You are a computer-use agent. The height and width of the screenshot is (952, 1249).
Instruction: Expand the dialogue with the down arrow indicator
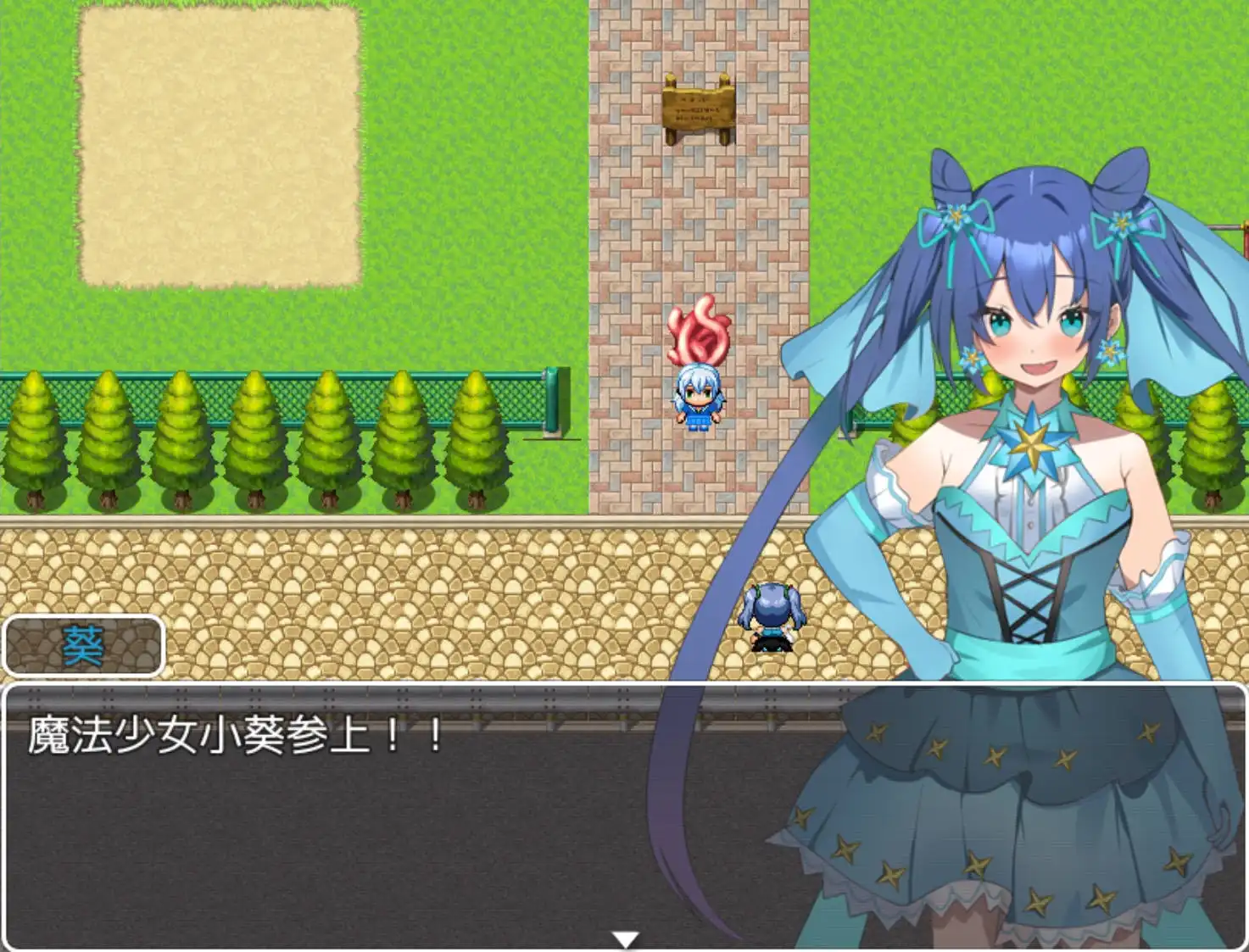point(625,939)
